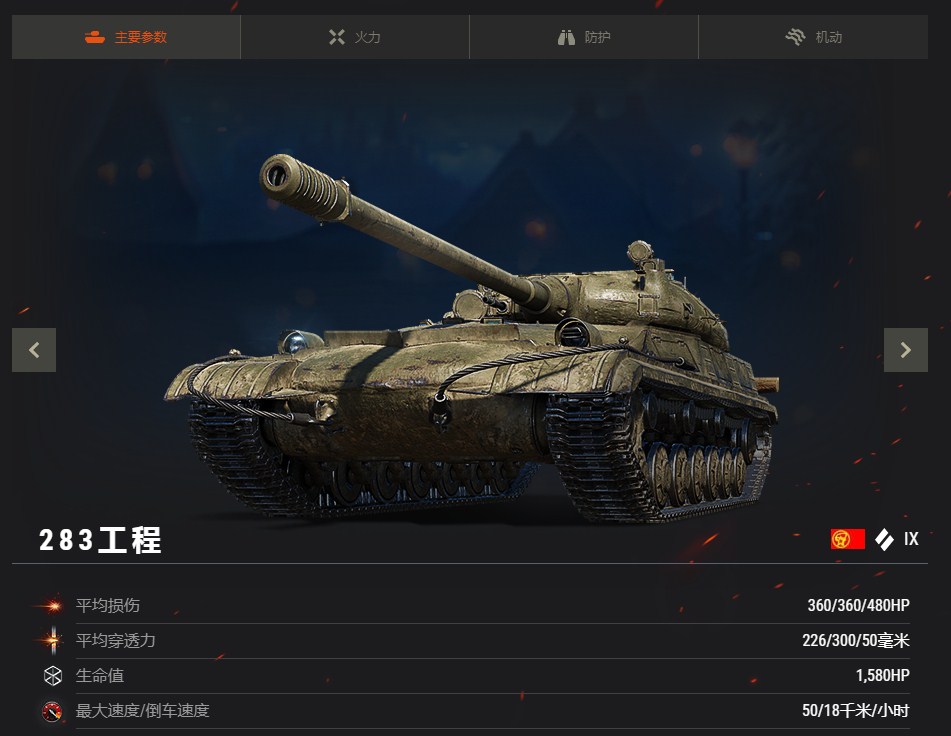Select the 防护 protection tab
Screen dimensions: 951x736
pos(584,38)
